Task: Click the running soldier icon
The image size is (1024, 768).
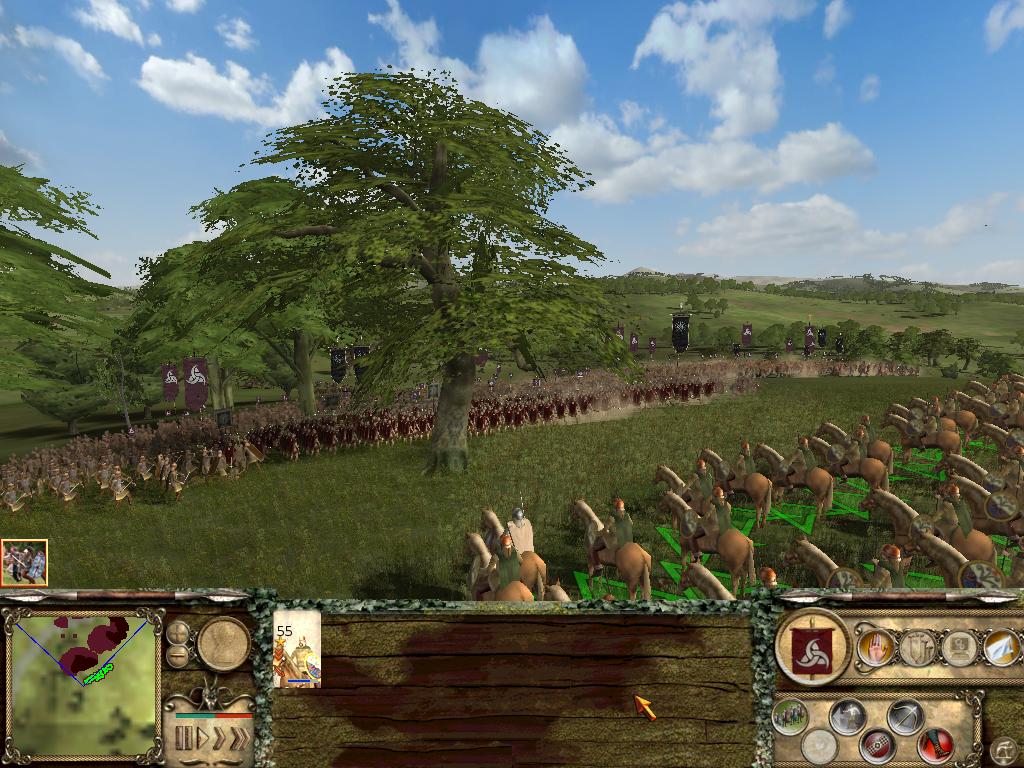Action: point(848,716)
